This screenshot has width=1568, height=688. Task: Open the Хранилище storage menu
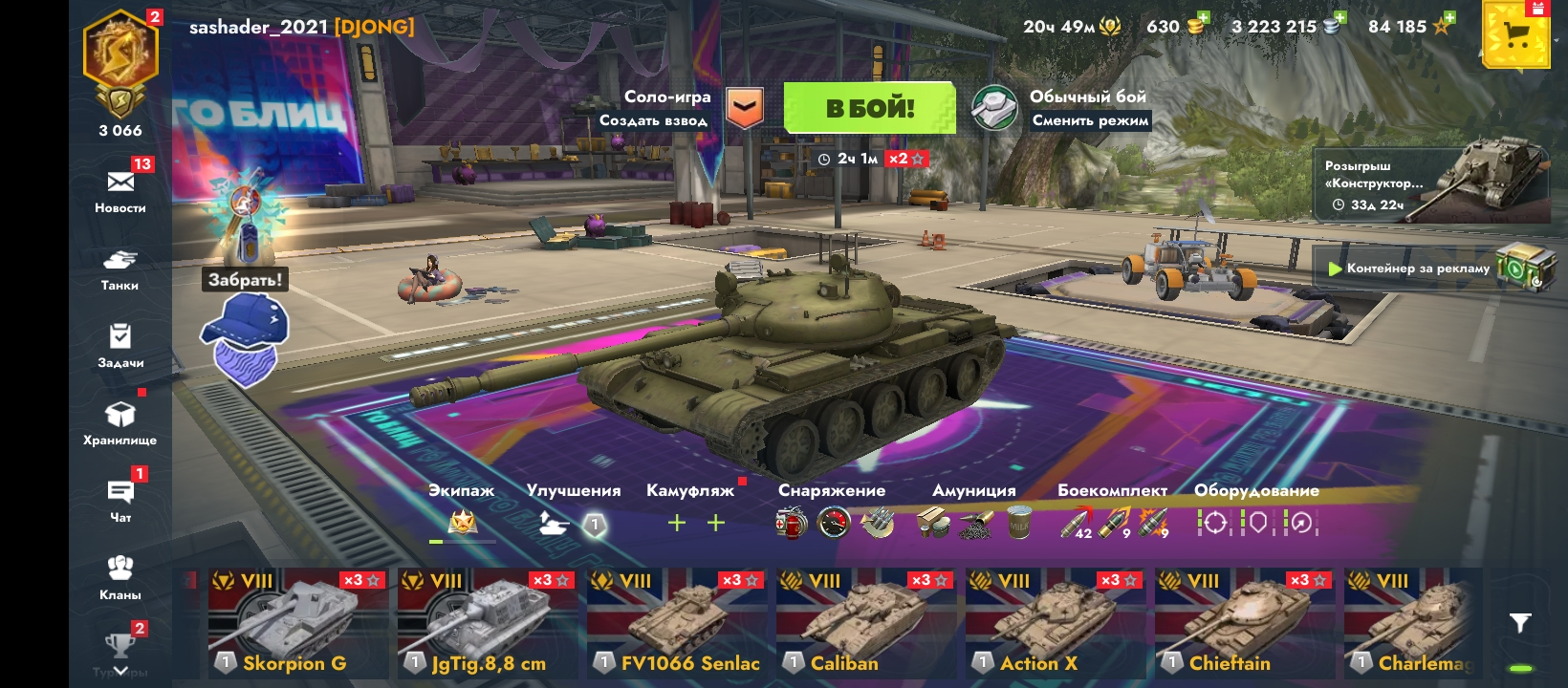coord(120,422)
